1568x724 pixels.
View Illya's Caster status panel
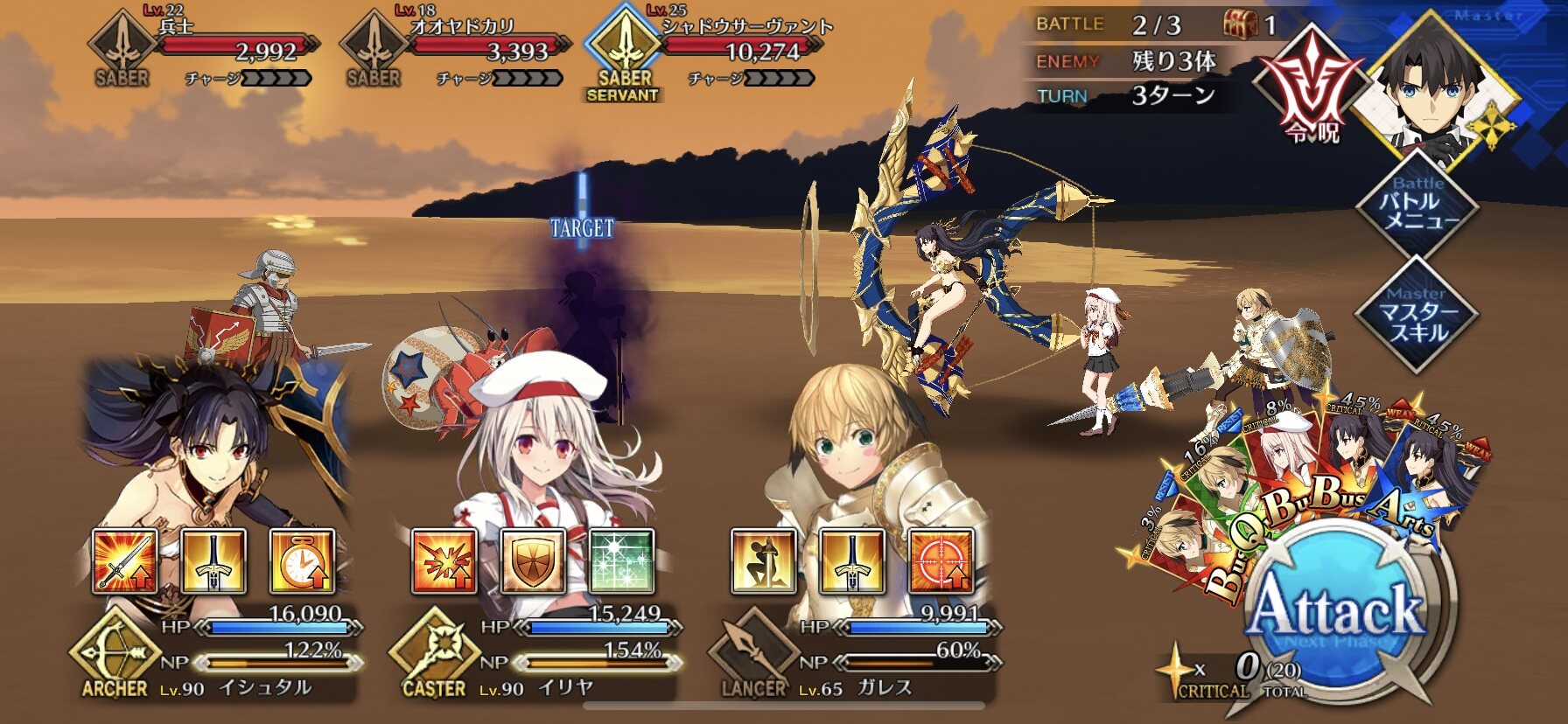point(538,656)
